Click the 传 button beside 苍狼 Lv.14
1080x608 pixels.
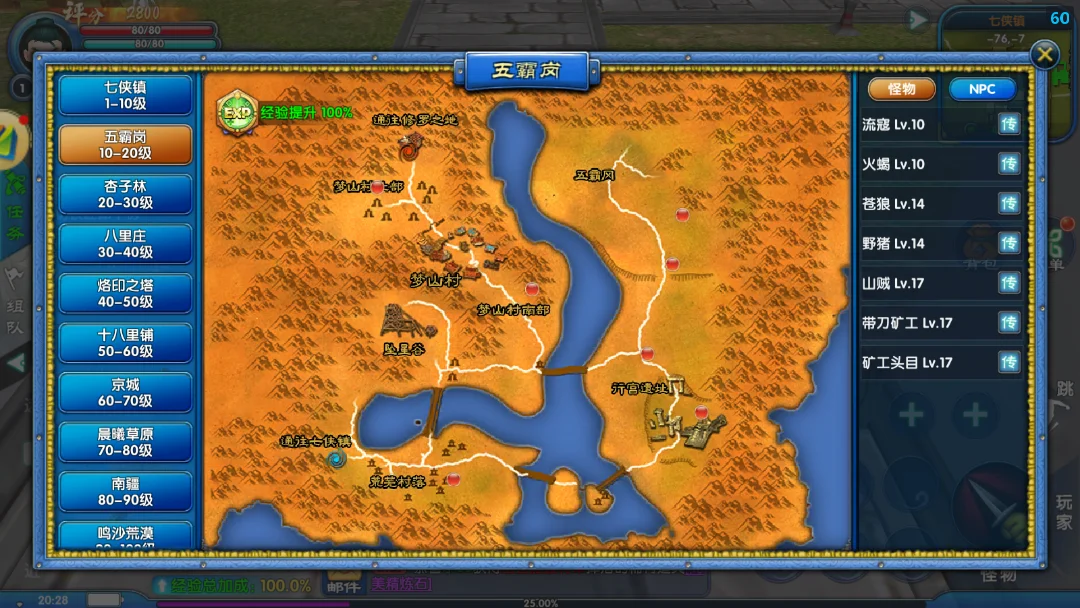[x=1009, y=204]
